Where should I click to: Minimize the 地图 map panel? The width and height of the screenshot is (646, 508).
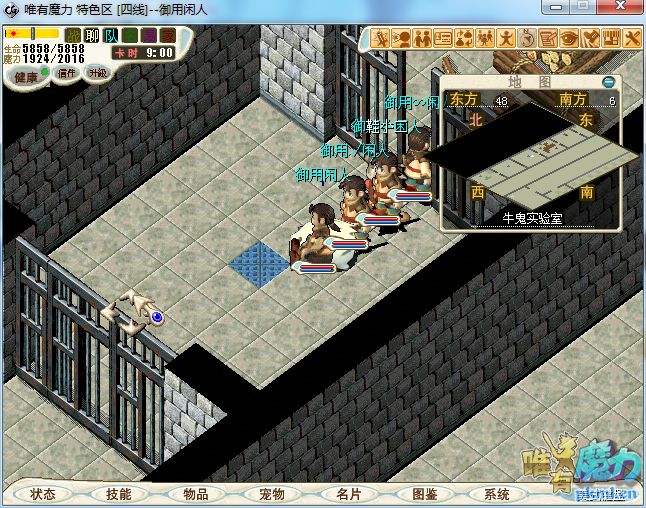coord(609,82)
